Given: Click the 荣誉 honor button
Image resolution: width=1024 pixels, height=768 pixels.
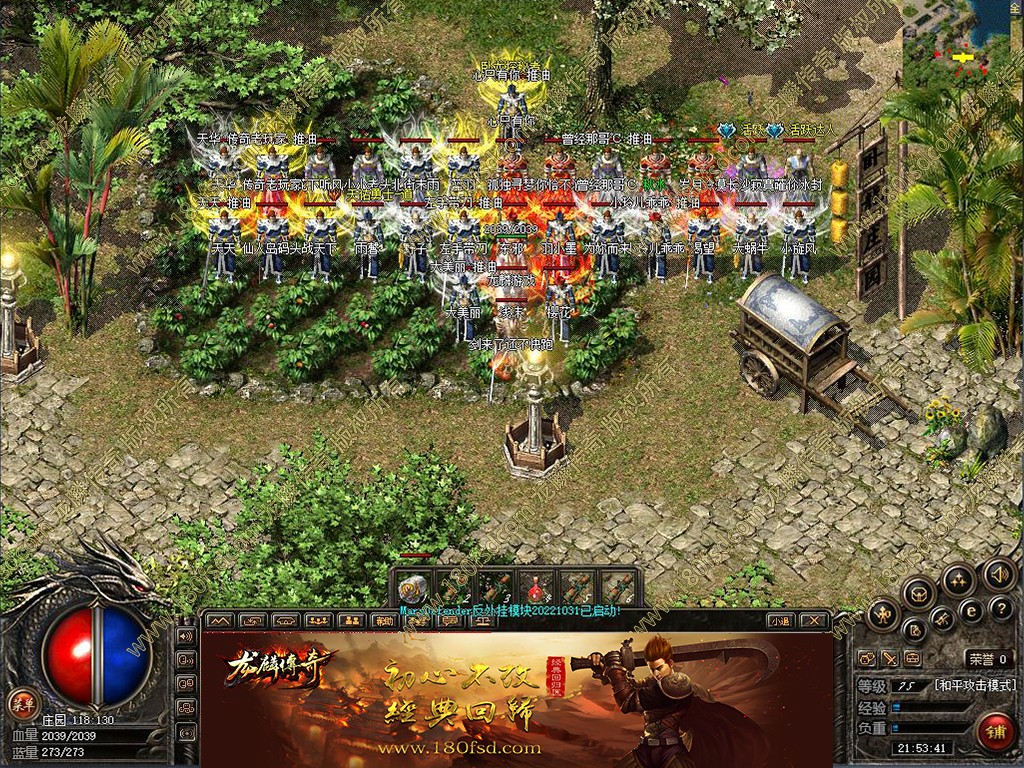Looking at the screenshot, I should tap(989, 659).
